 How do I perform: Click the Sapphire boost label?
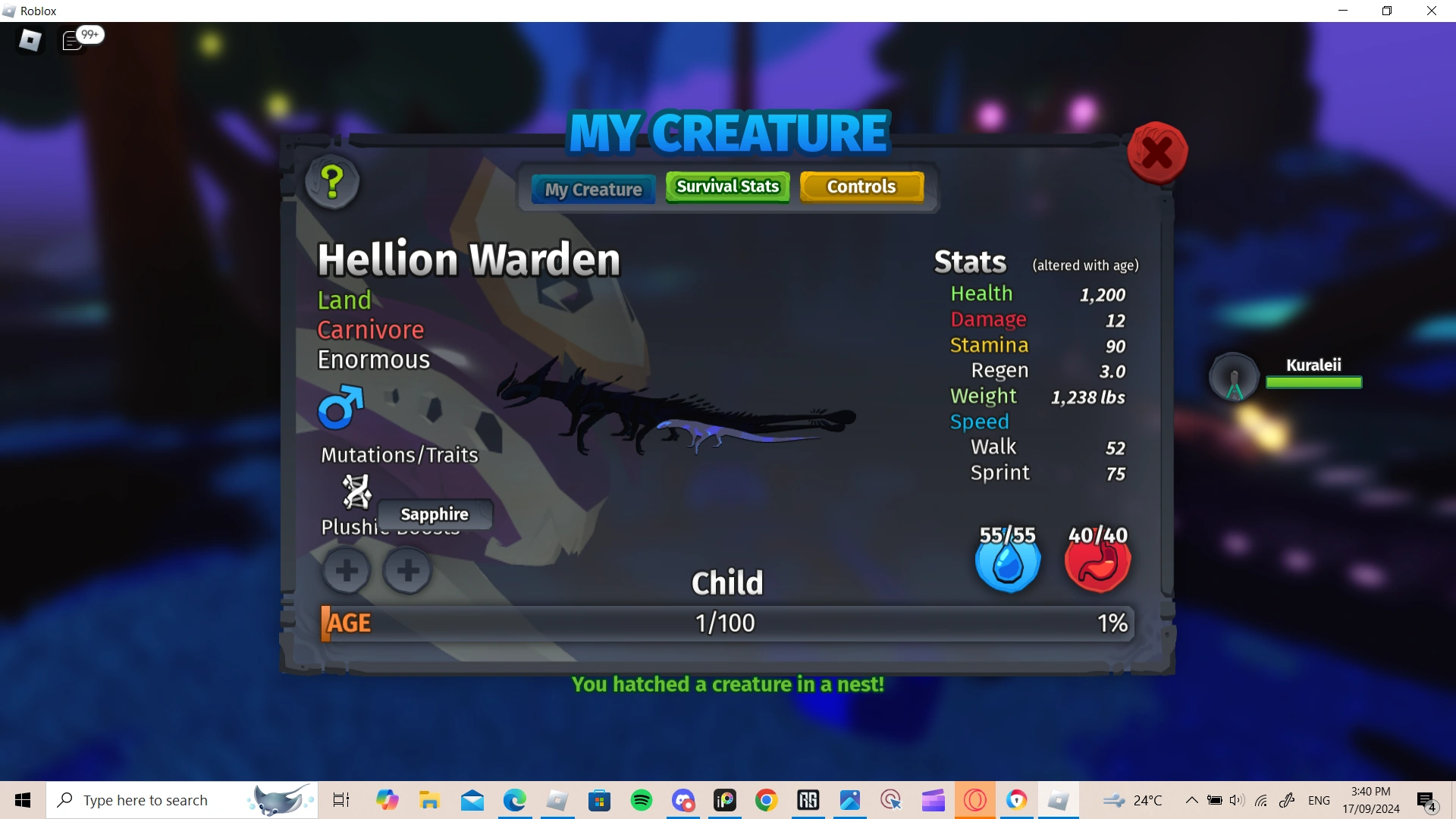click(x=434, y=514)
